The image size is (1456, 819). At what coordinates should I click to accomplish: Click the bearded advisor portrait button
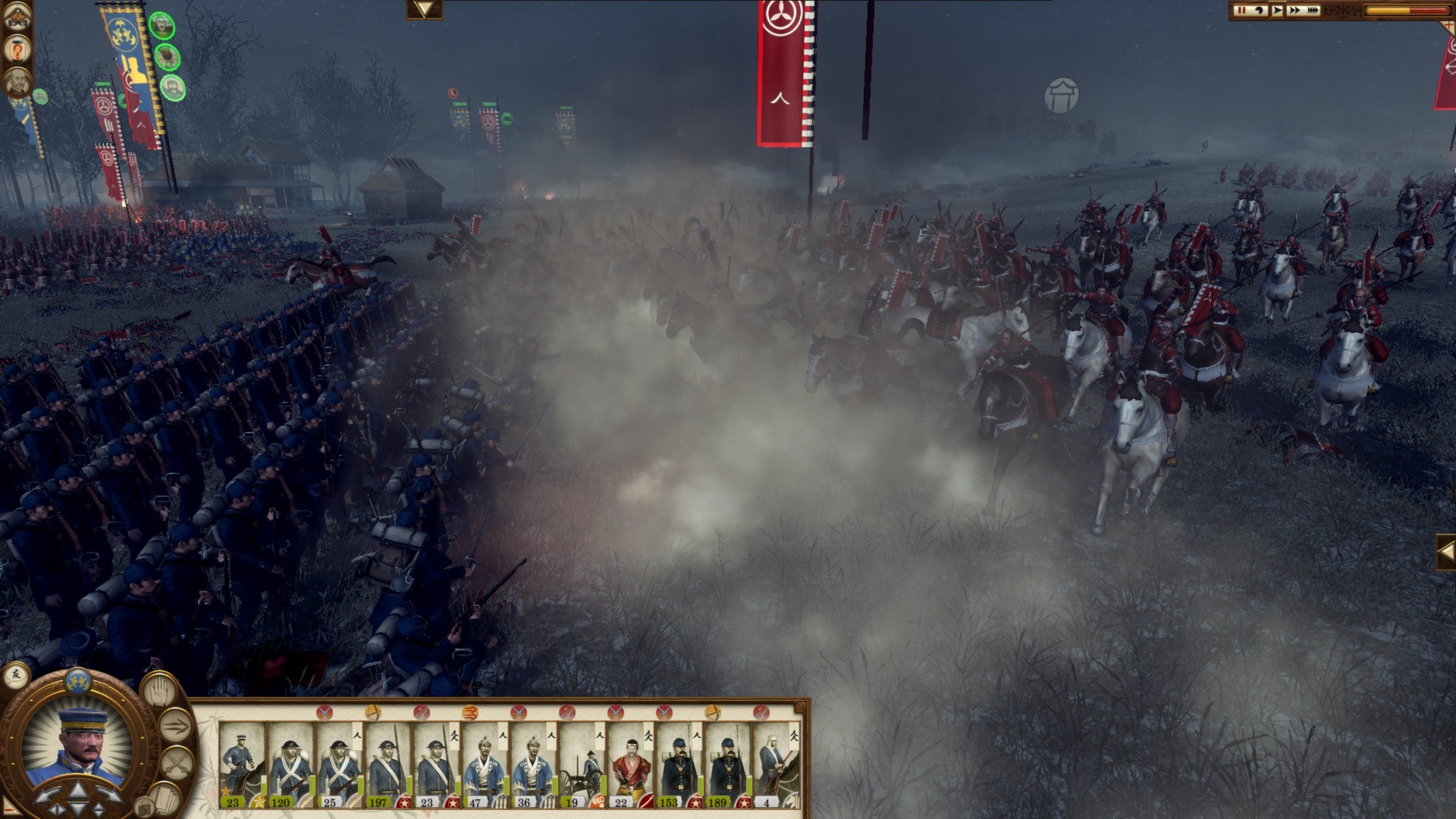coord(16,80)
